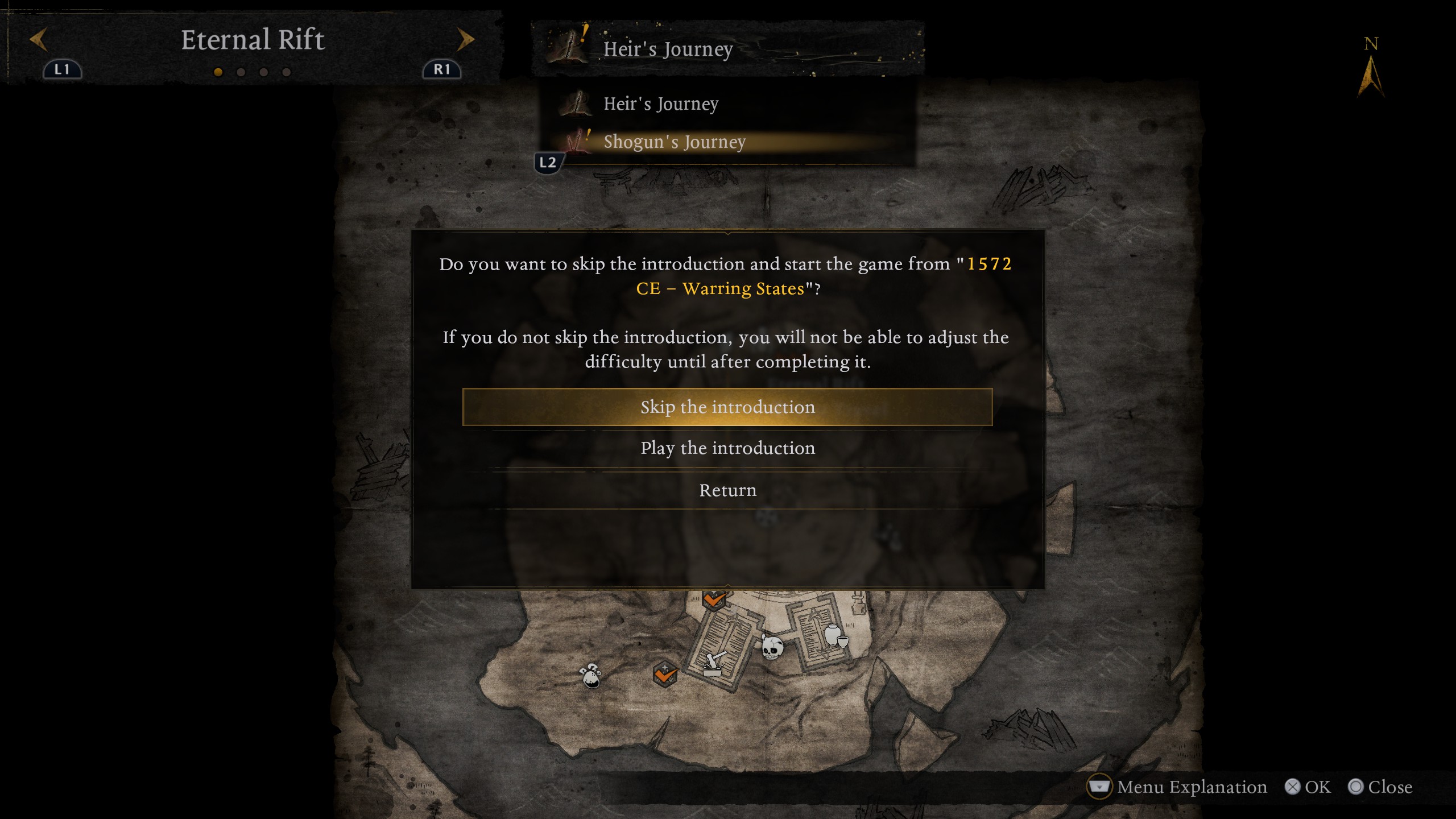Select the skull marker on the map
The height and width of the screenshot is (819, 1456).
(x=772, y=647)
